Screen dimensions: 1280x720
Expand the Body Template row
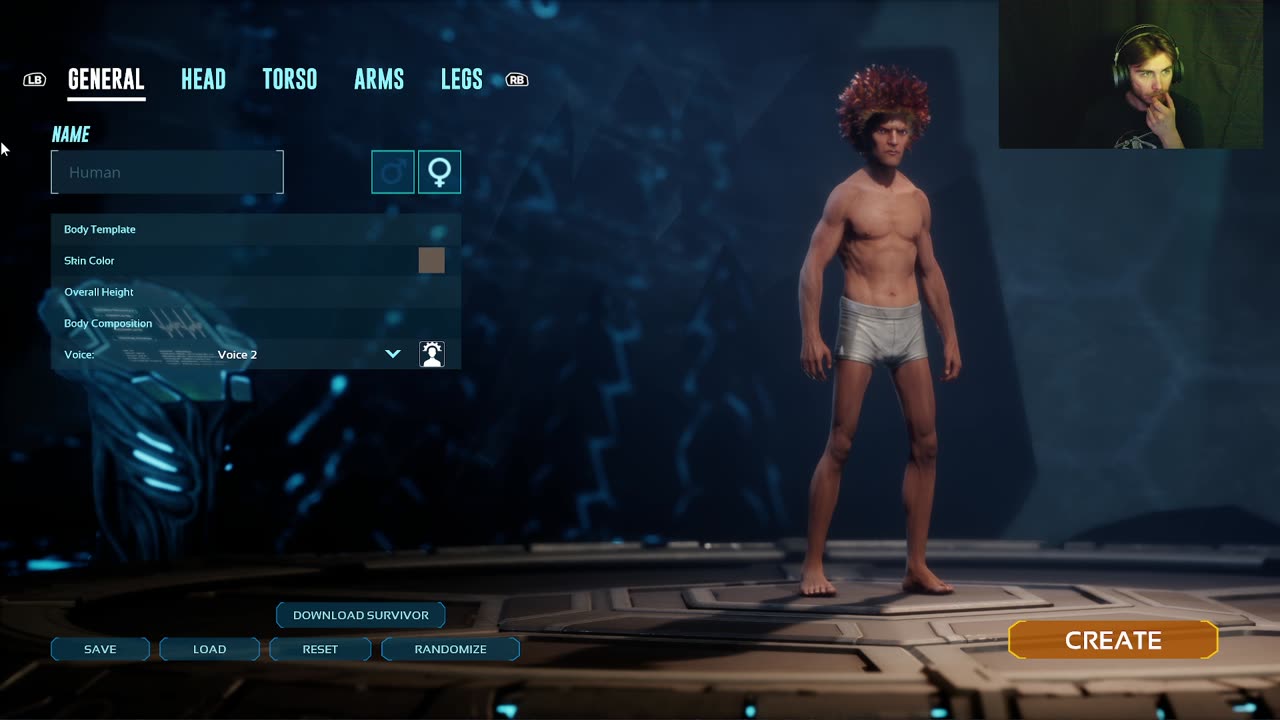255,229
